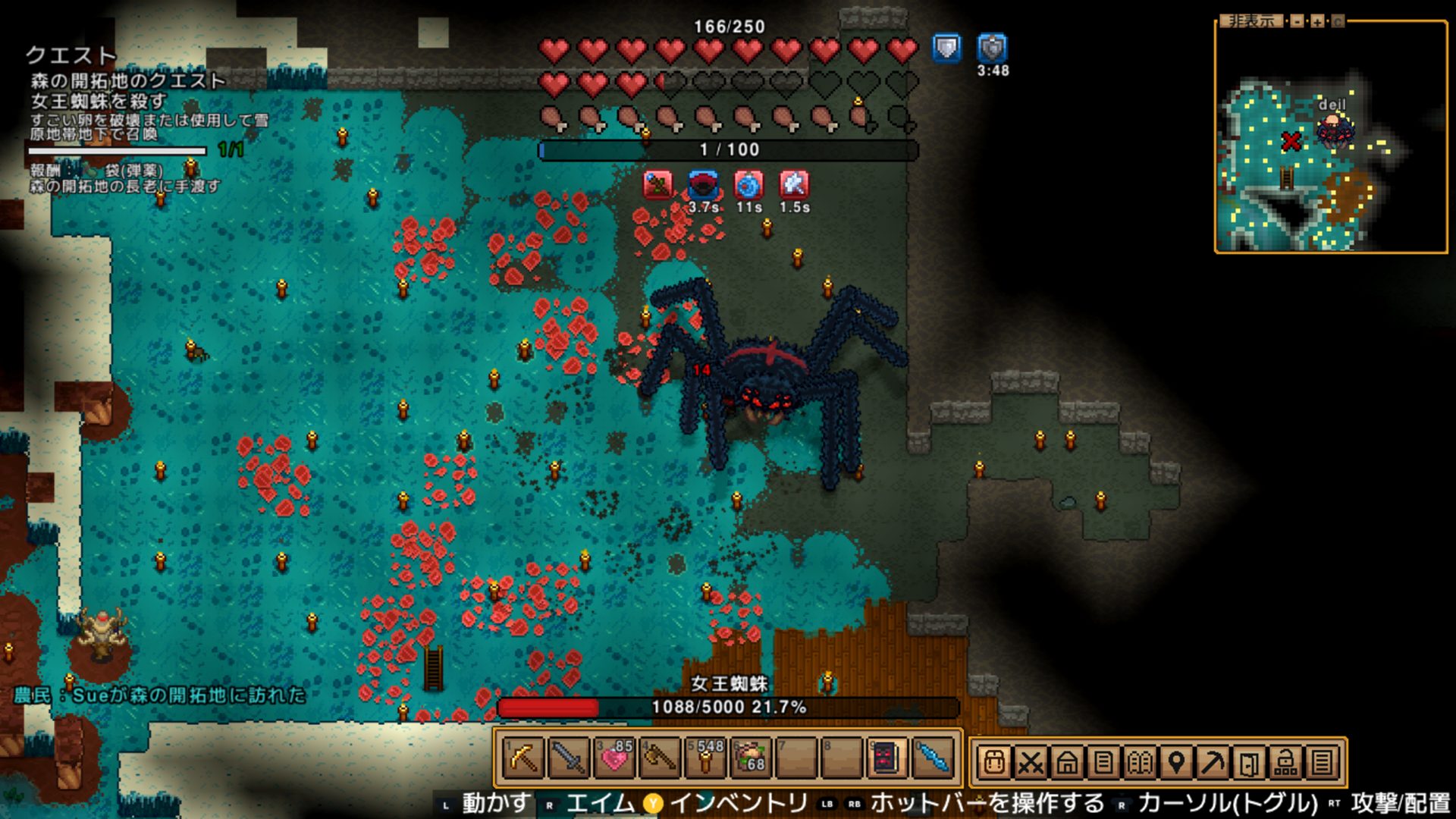The width and height of the screenshot is (1456, 819).
Task: Click the forest clearing quest tracker entry
Action: tap(128, 80)
